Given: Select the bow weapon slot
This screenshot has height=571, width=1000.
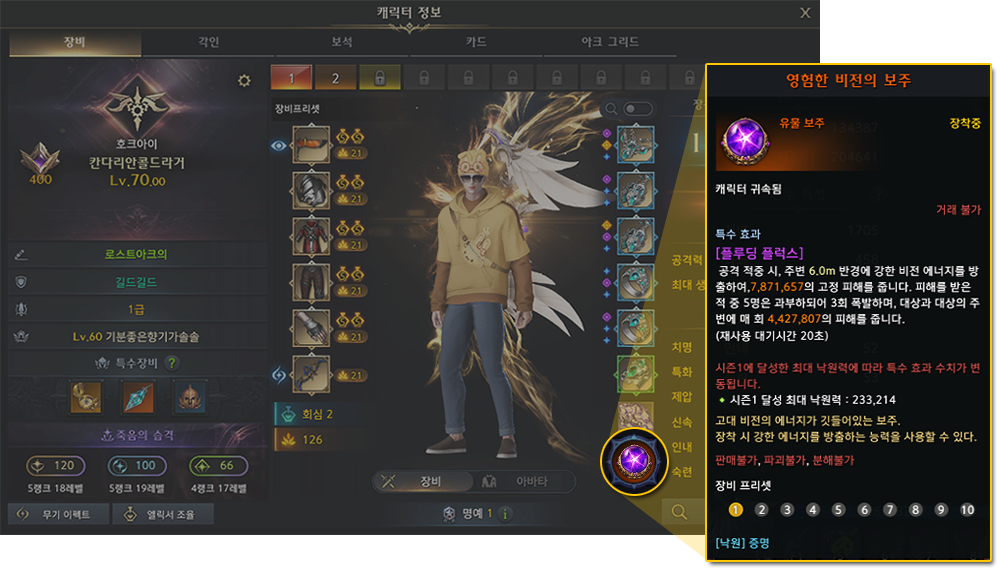Looking at the screenshot, I should click(311, 375).
